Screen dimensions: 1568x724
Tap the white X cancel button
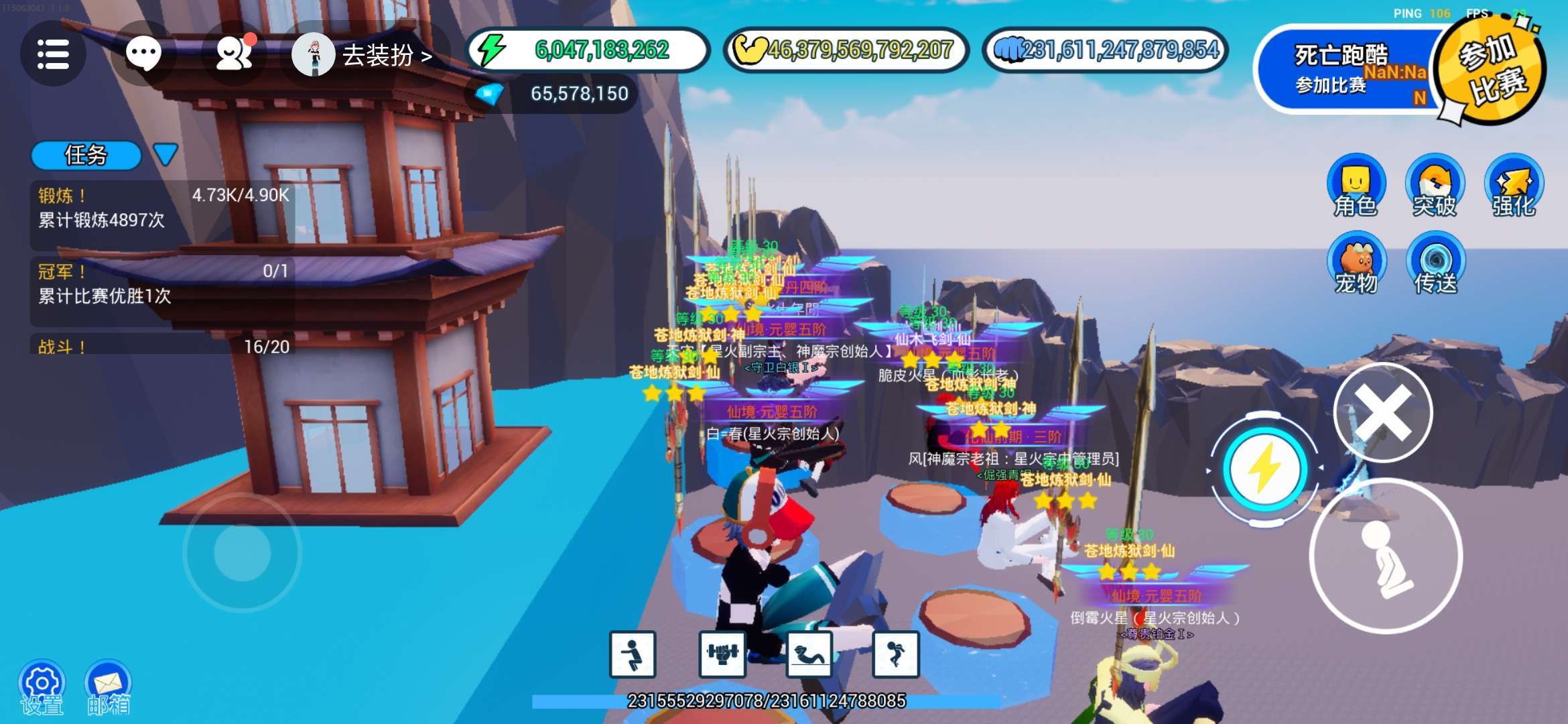[1383, 412]
